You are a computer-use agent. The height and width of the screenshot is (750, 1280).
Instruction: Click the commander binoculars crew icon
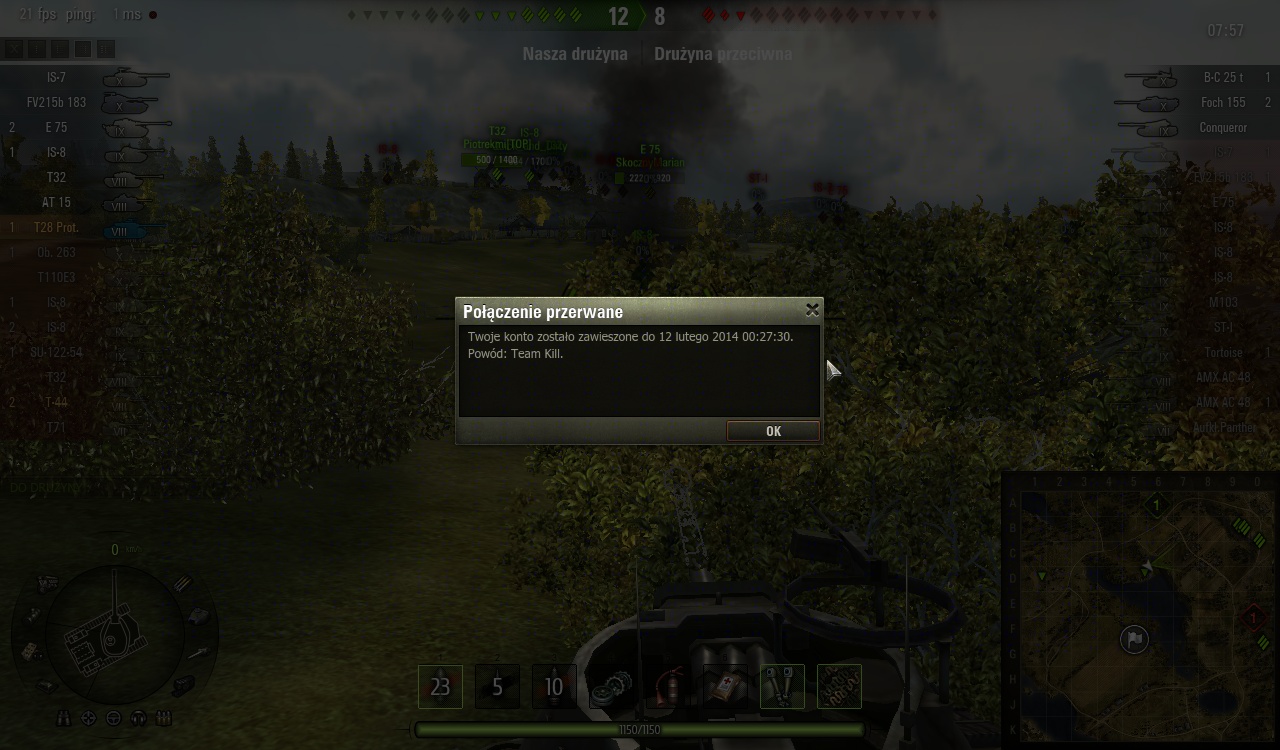pos(65,718)
